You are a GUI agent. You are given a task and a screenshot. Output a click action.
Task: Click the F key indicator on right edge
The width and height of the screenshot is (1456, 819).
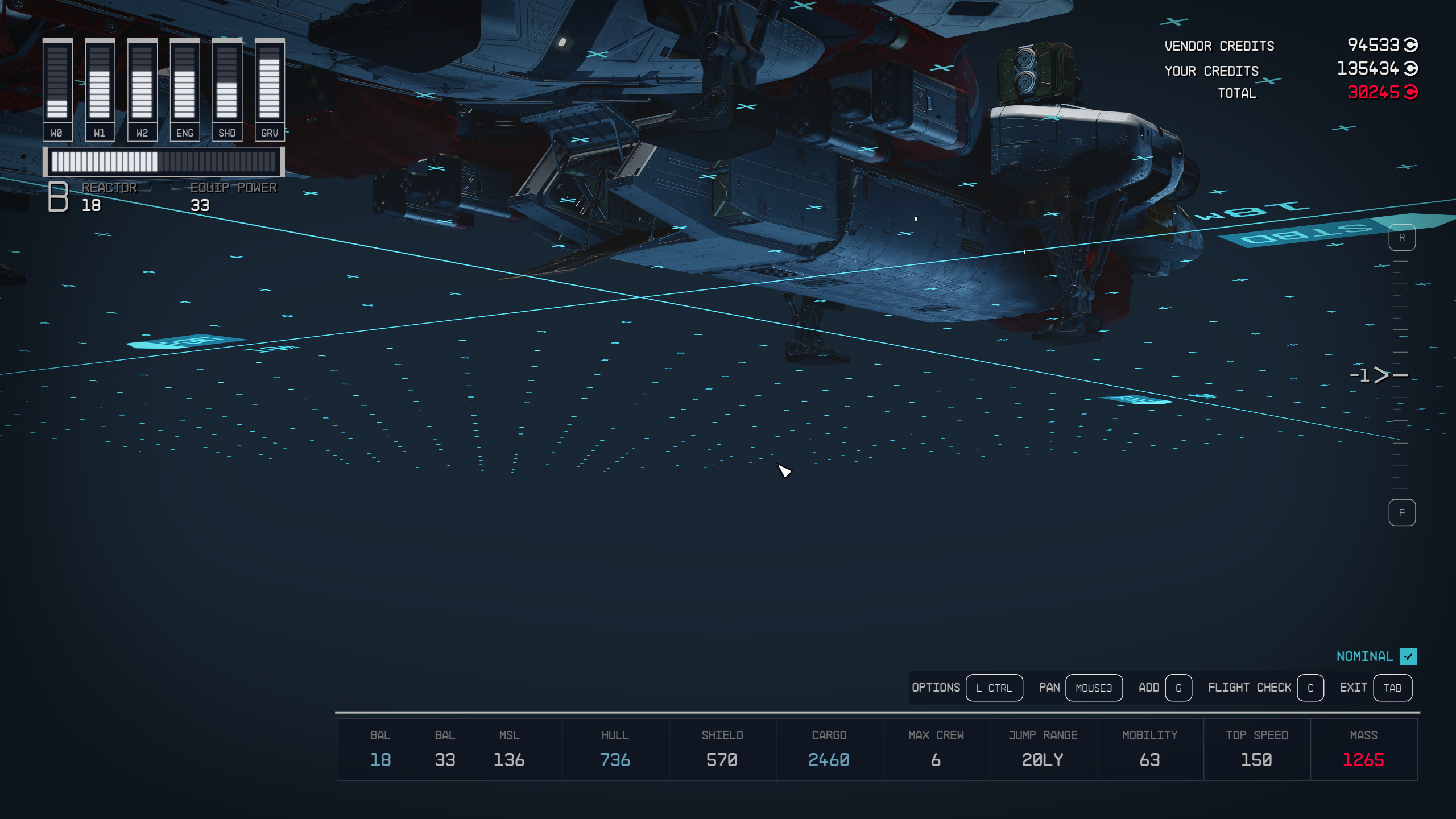click(1403, 512)
